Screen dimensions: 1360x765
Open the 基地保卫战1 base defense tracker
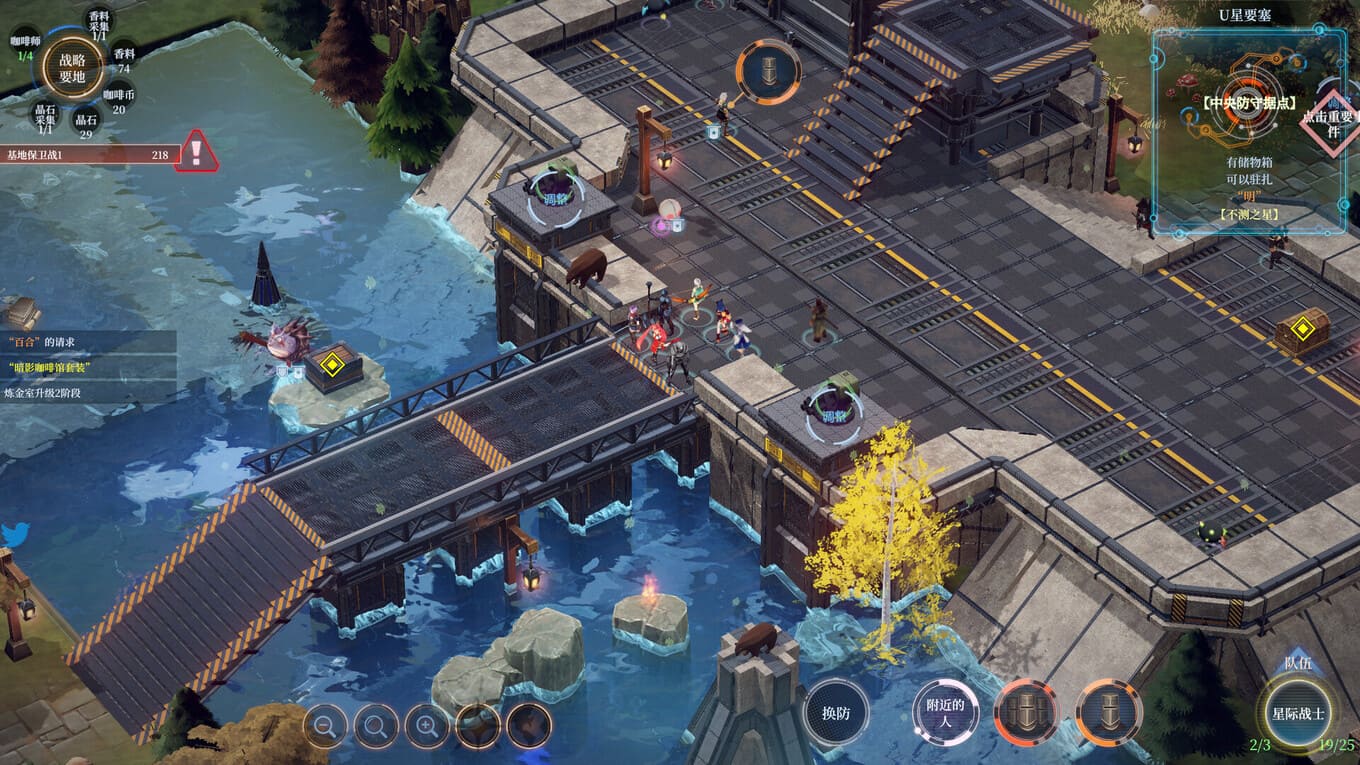pos(88,155)
